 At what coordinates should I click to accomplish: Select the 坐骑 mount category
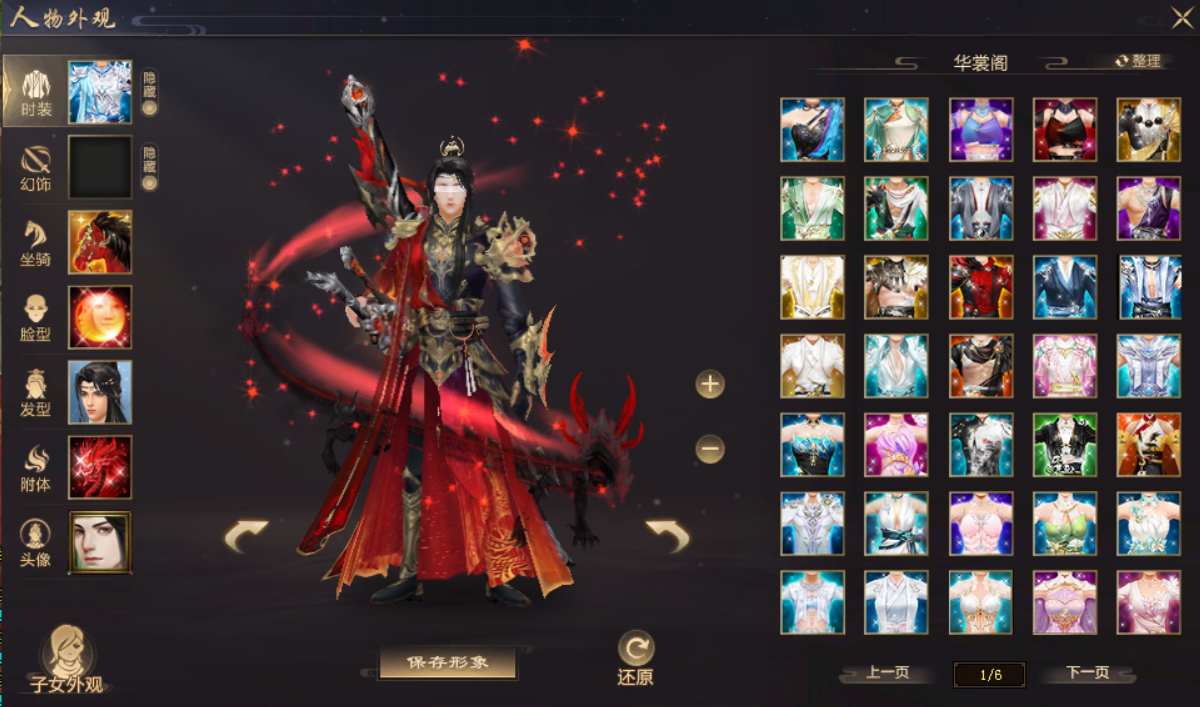[36, 243]
